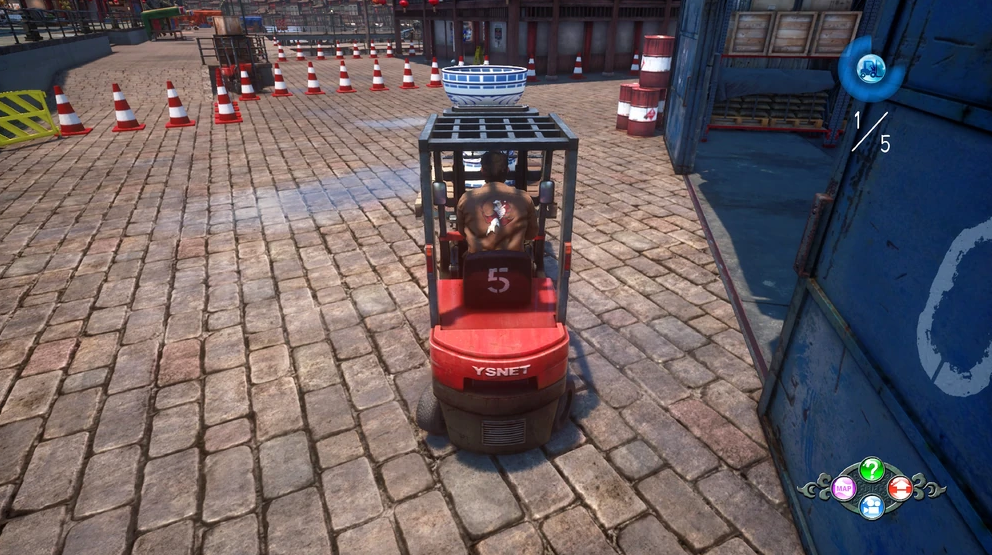This screenshot has width=992, height=555.
Task: Switch view with the blue camera icon
Action: pos(872,507)
